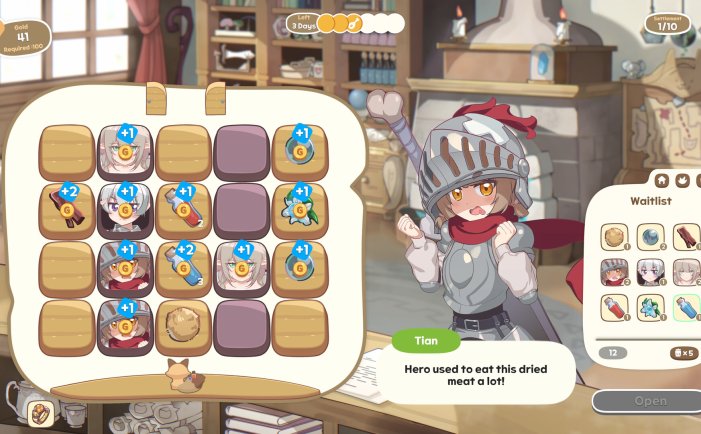Select the cookie item in the Waitlist
The width and height of the screenshot is (701, 434).
(x=613, y=236)
